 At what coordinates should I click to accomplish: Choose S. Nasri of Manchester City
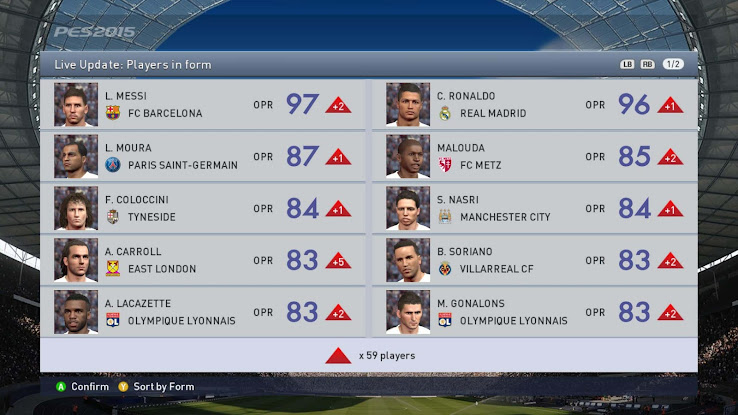point(535,208)
